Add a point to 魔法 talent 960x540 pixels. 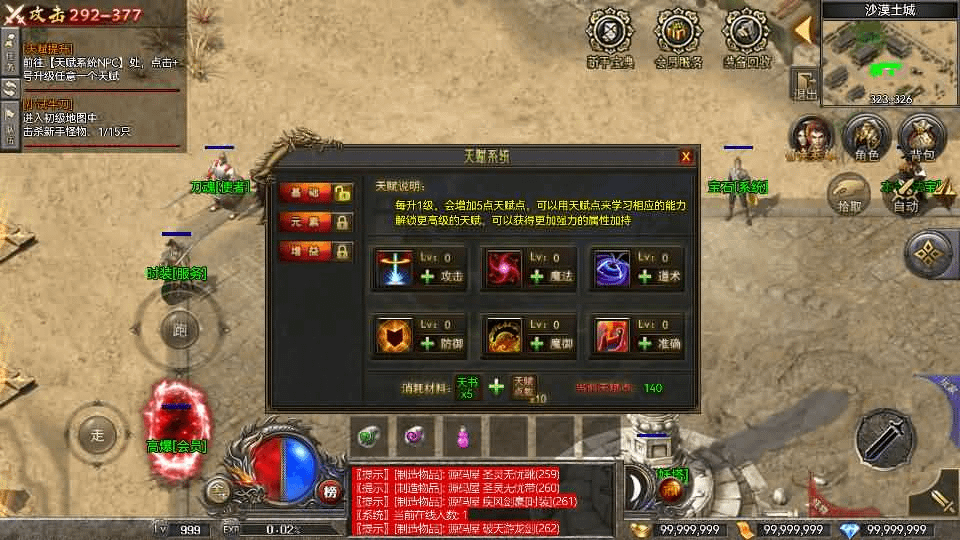click(x=537, y=276)
